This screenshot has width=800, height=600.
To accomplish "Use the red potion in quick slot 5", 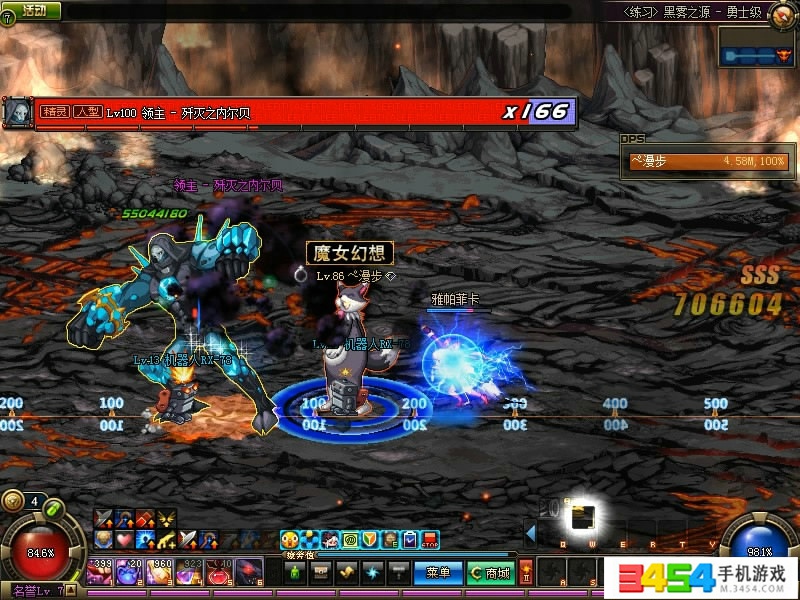I will coord(220,573).
